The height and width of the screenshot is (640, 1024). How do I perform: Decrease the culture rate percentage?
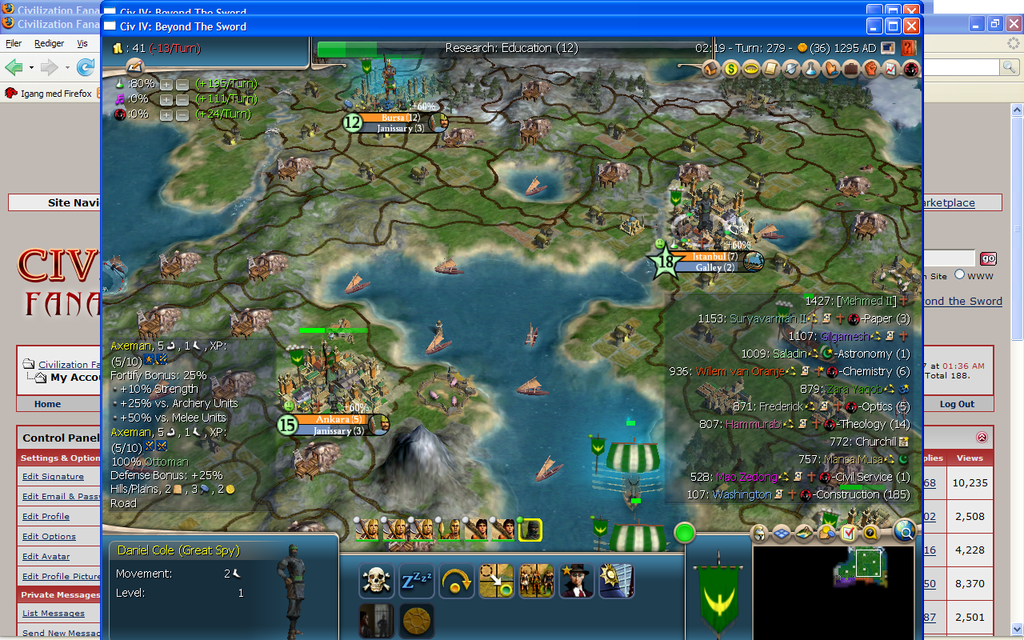point(182,99)
